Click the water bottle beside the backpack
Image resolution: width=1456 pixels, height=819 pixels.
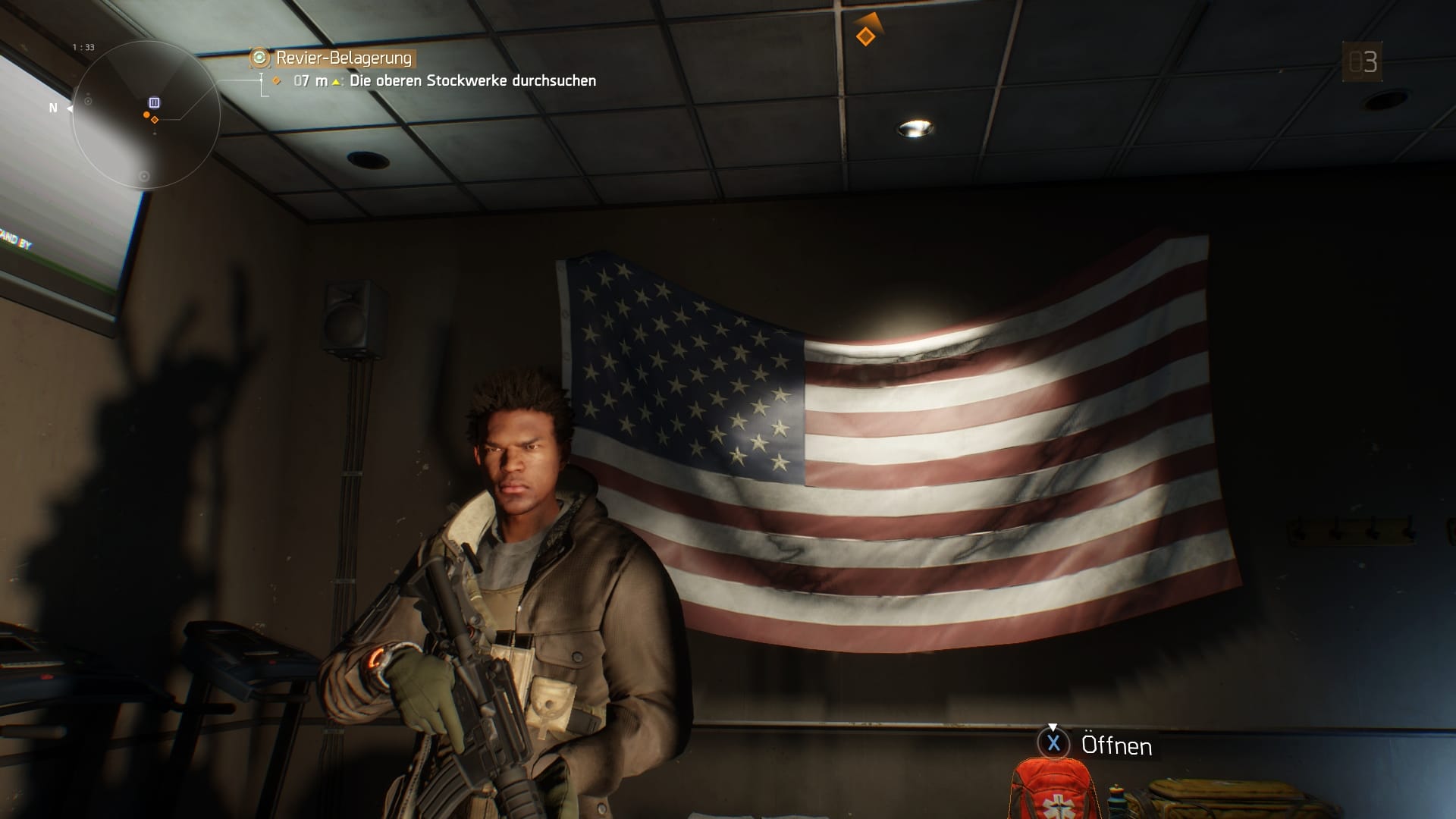point(1116,800)
